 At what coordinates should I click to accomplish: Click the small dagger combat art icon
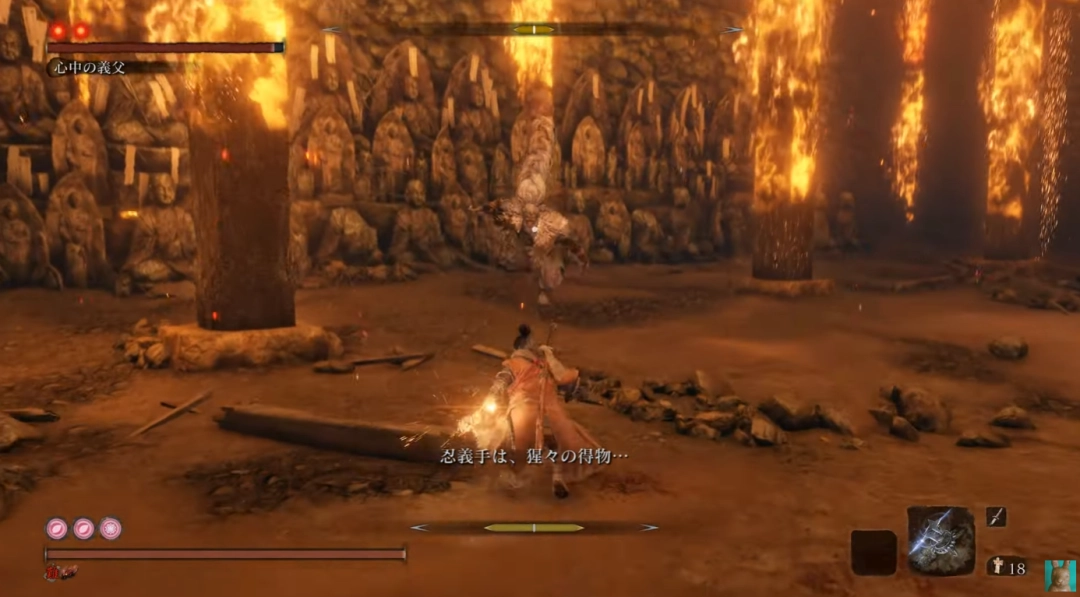coord(995,517)
